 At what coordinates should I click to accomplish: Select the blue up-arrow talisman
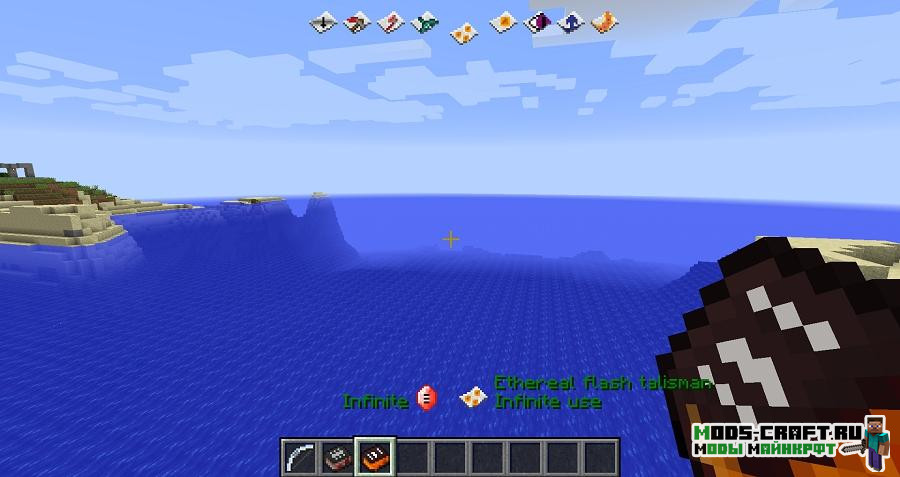[x=571, y=21]
